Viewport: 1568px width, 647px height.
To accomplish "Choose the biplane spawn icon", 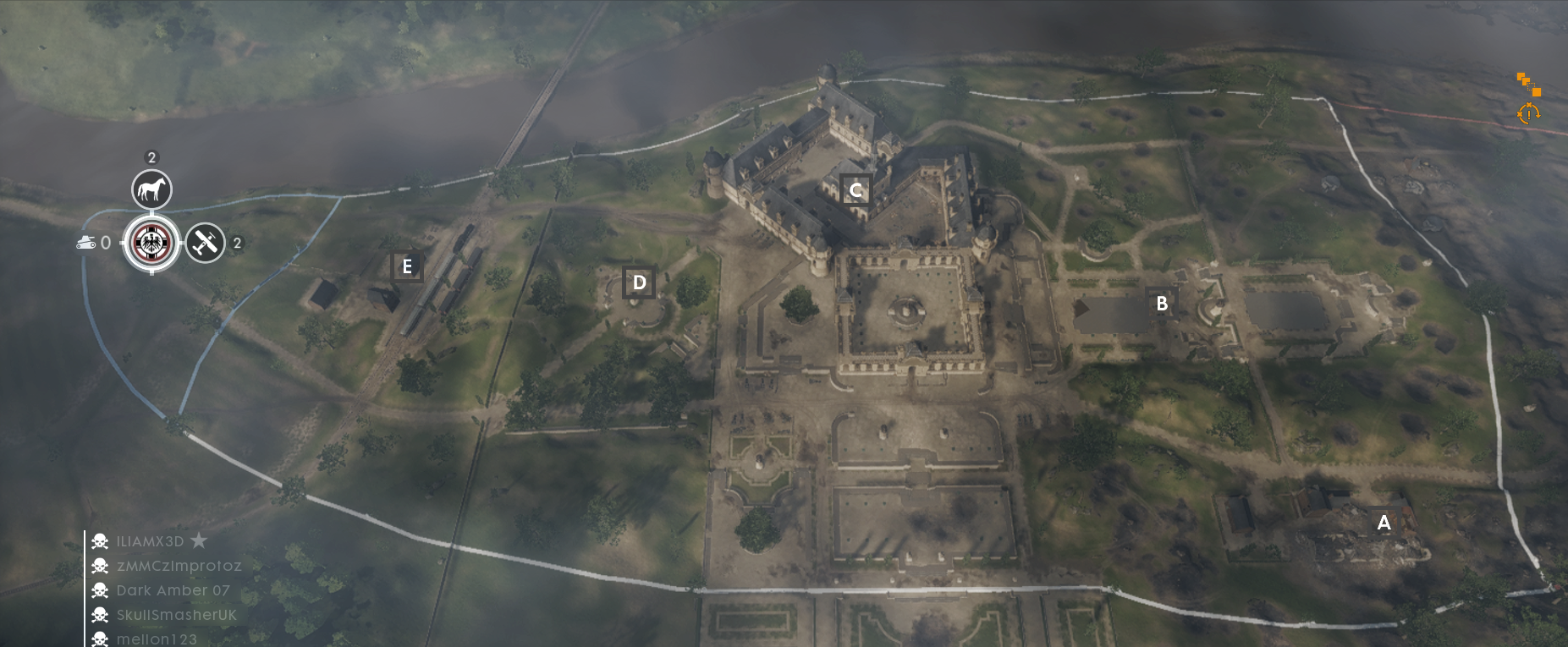I will (205, 244).
